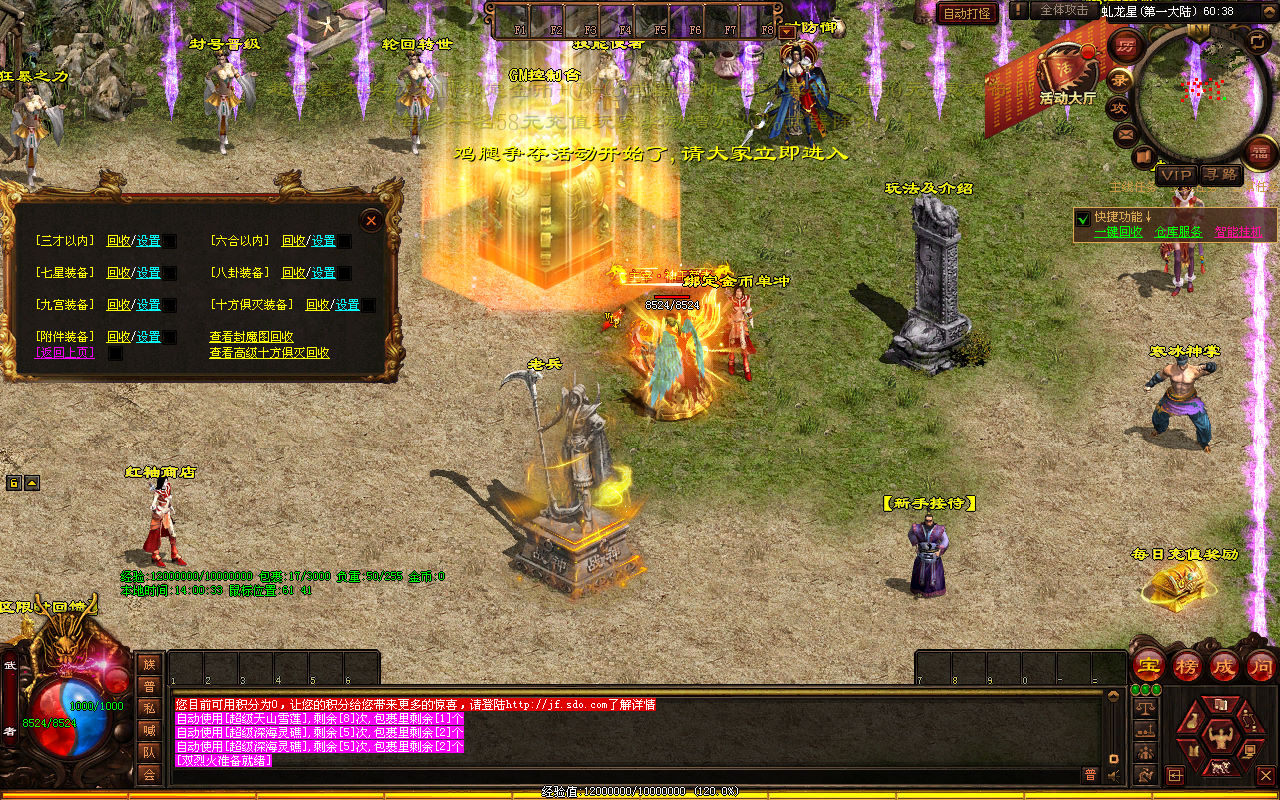
Task: Toggle 自动打怪 auto-fight button
Action: tap(967, 13)
